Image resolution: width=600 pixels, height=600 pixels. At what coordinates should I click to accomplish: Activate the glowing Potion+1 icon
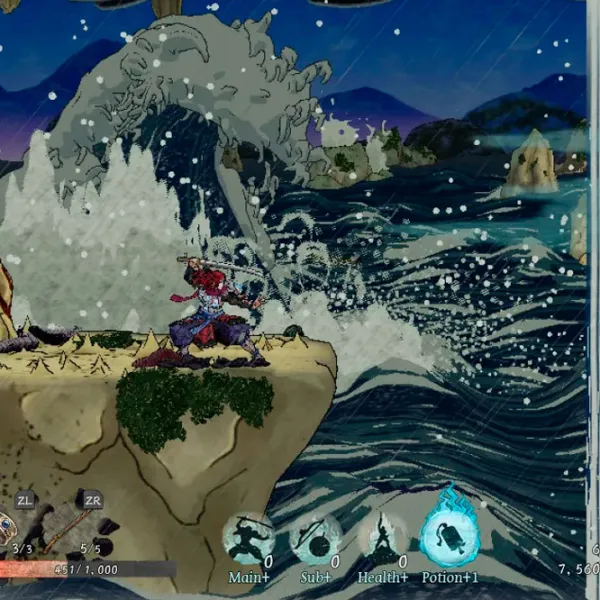click(x=450, y=535)
